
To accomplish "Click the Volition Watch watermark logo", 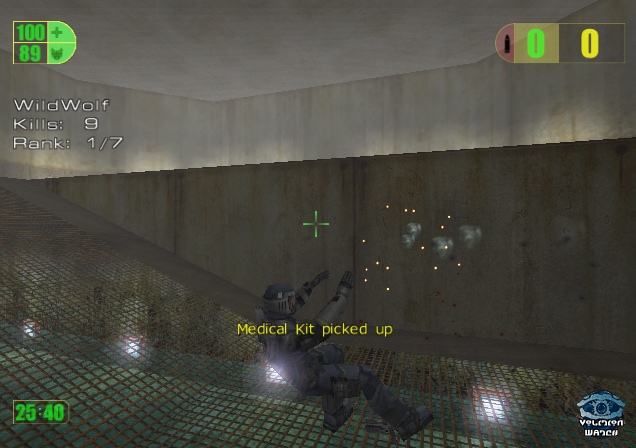I will [600, 413].
